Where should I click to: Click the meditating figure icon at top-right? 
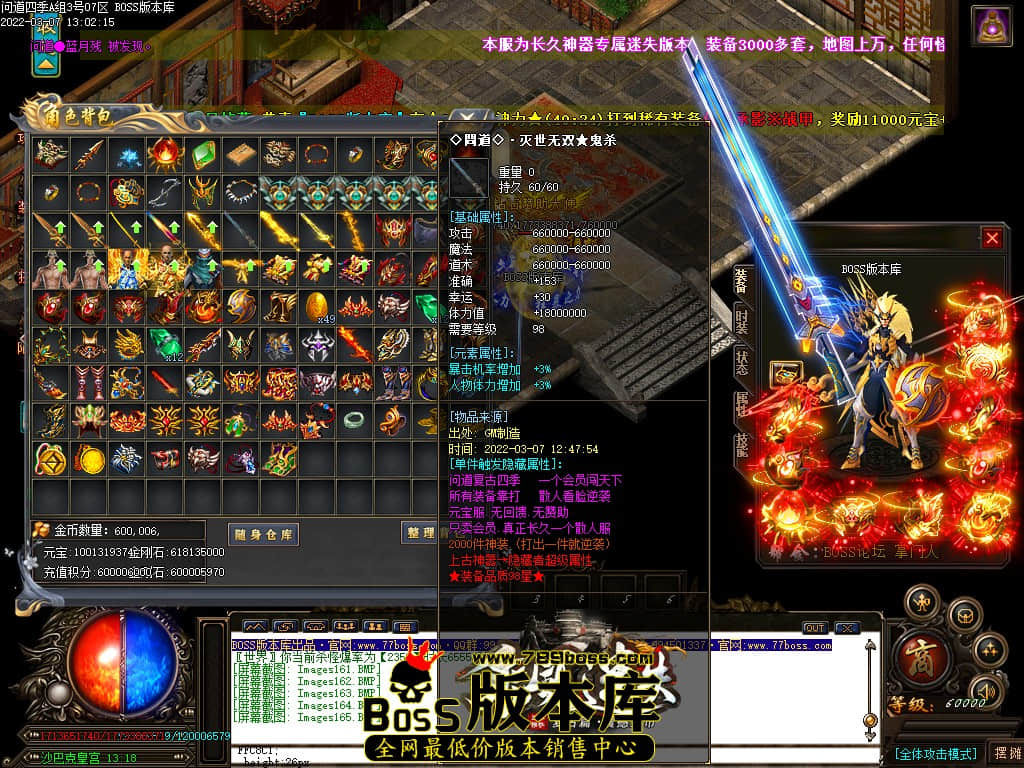coord(992,27)
